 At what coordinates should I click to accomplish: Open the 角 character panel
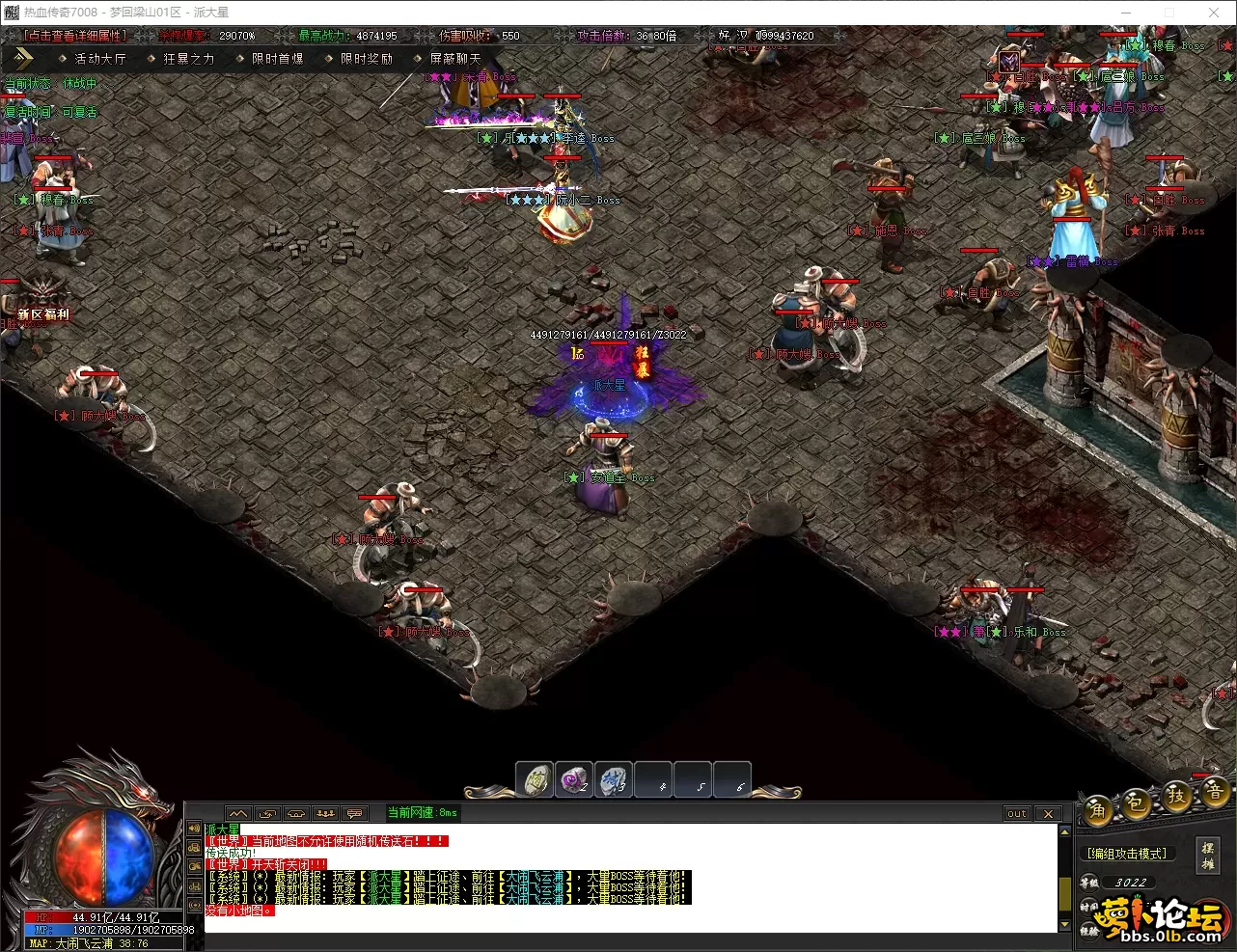[1098, 811]
